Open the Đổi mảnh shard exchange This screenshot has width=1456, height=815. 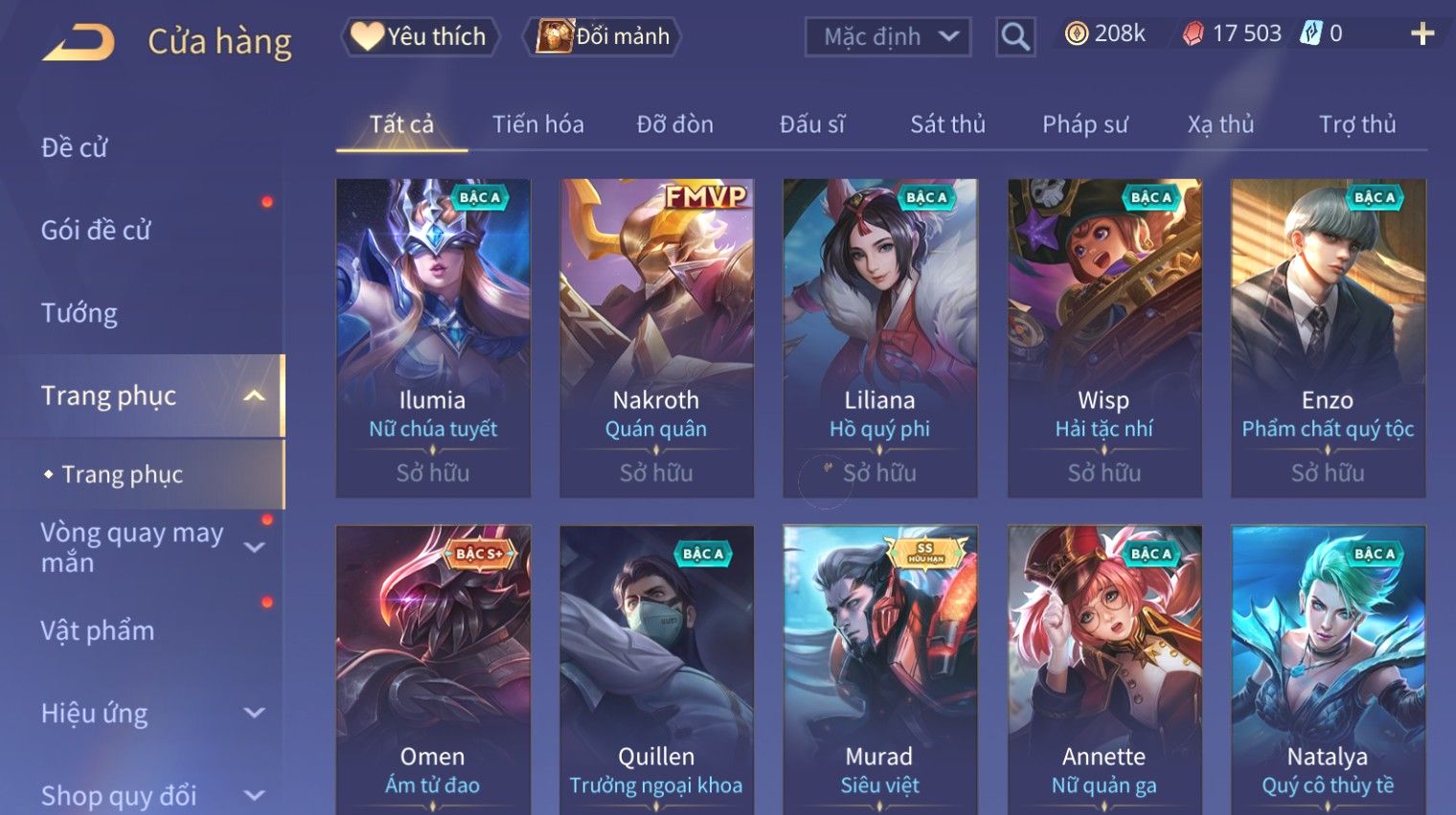tap(603, 36)
